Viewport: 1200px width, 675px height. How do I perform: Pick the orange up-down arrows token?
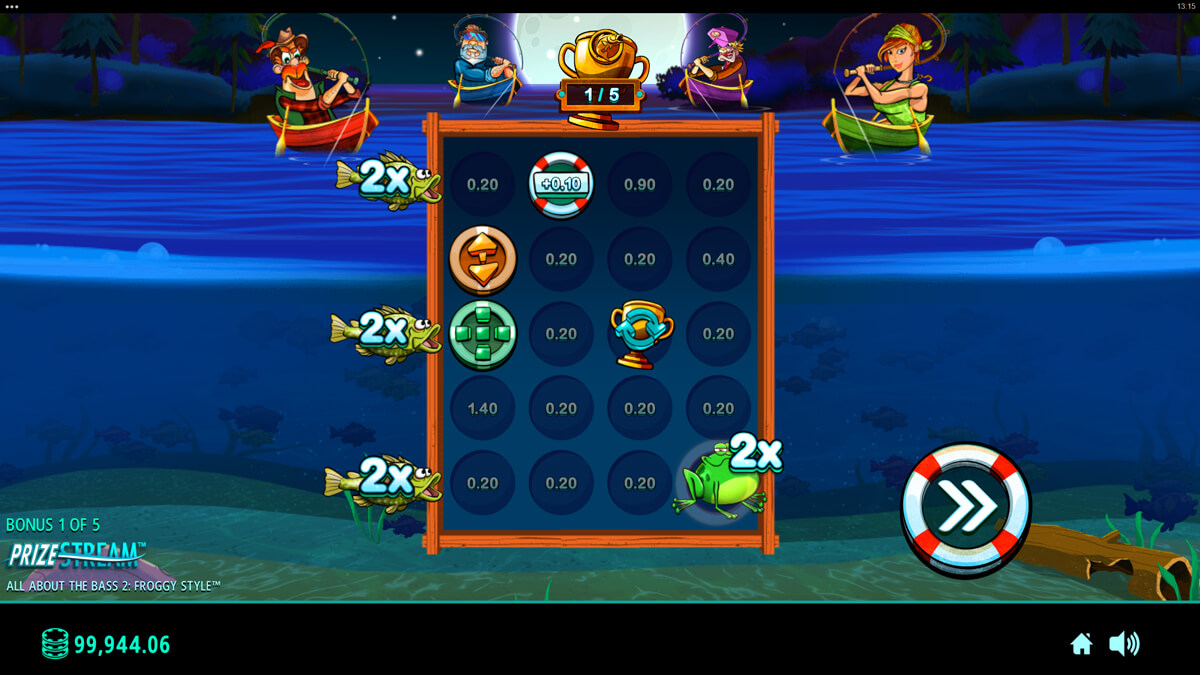[x=483, y=259]
